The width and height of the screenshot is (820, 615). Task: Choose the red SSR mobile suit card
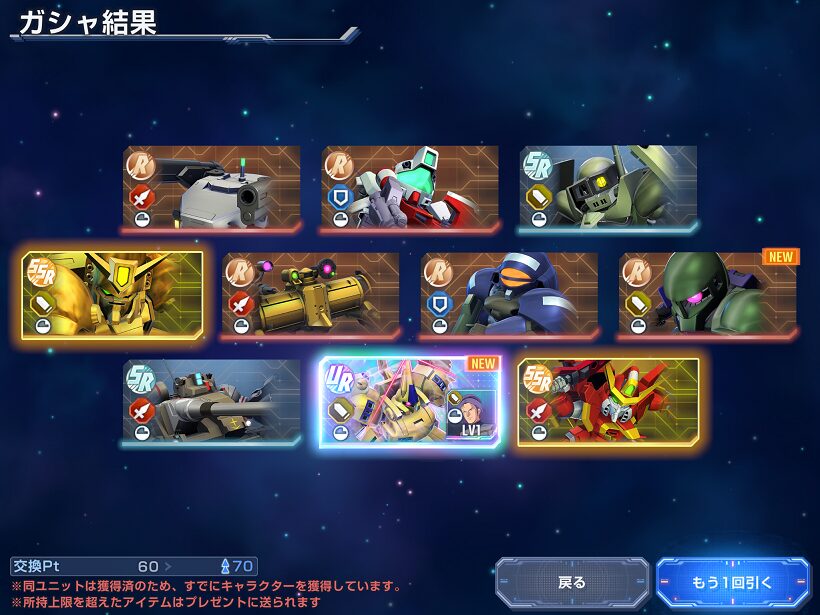(x=608, y=401)
